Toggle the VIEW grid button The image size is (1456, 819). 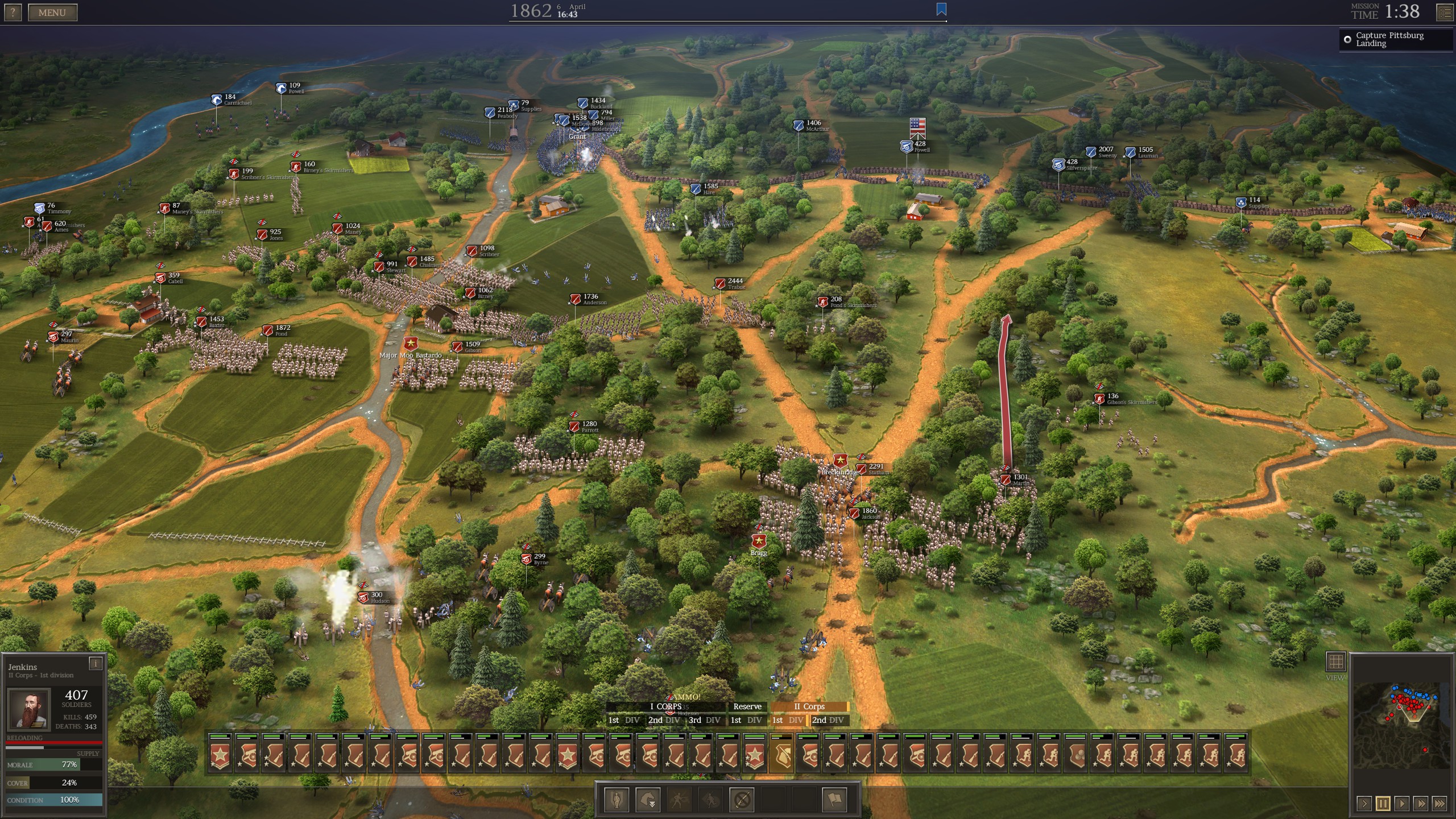1335,662
